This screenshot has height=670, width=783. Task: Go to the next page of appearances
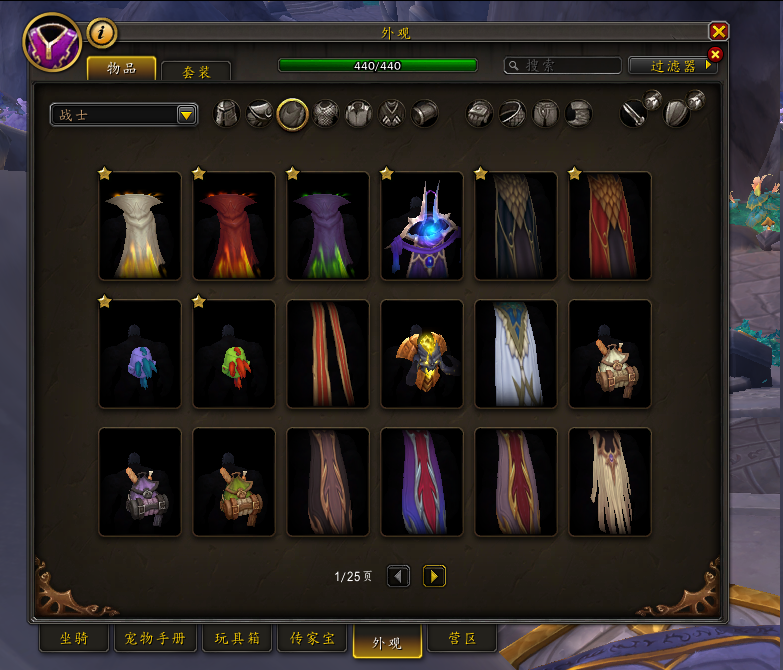[434, 576]
